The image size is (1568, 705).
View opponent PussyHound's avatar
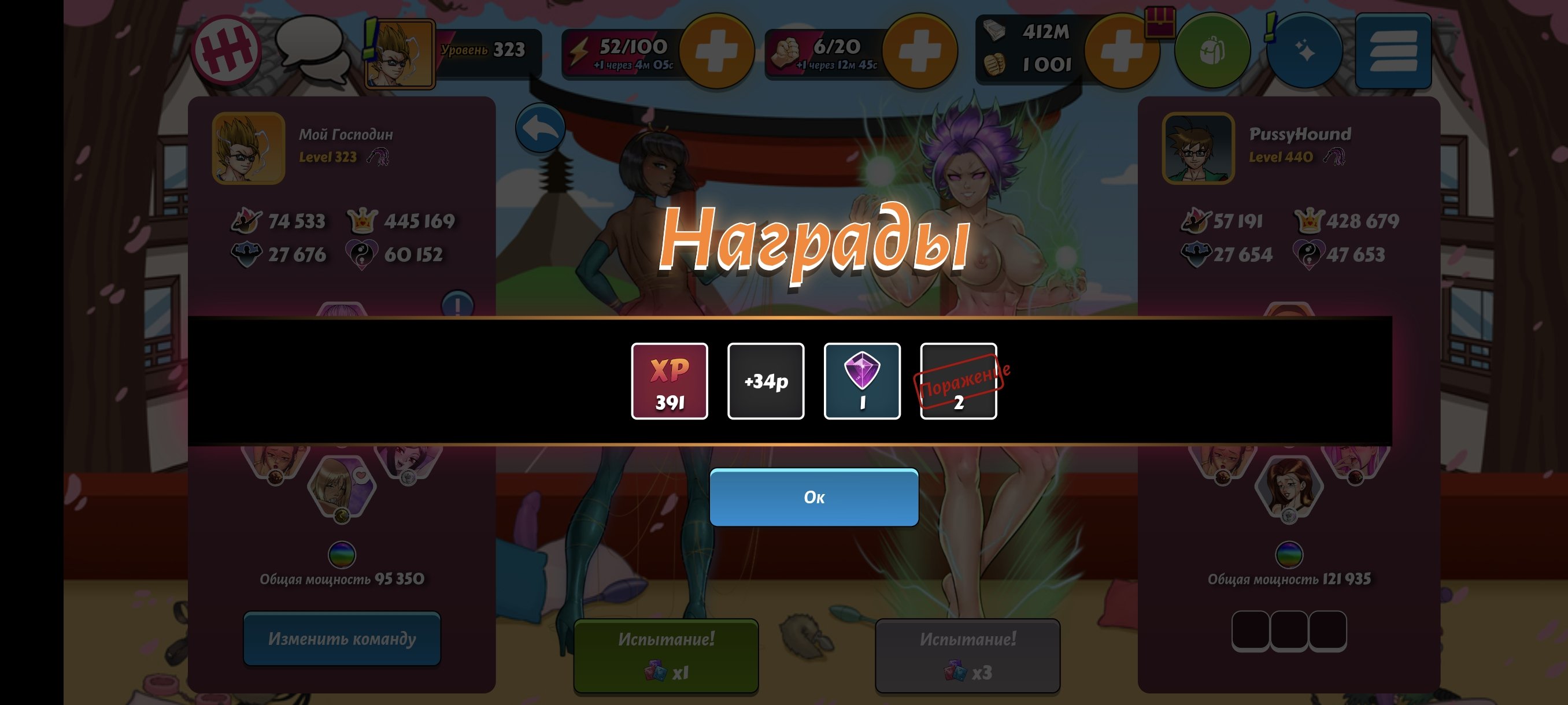point(1197,149)
